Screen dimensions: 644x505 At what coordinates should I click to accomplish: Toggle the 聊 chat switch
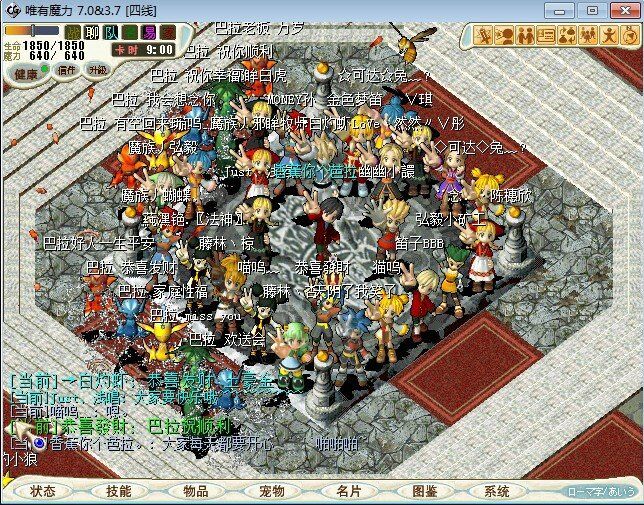(x=93, y=33)
